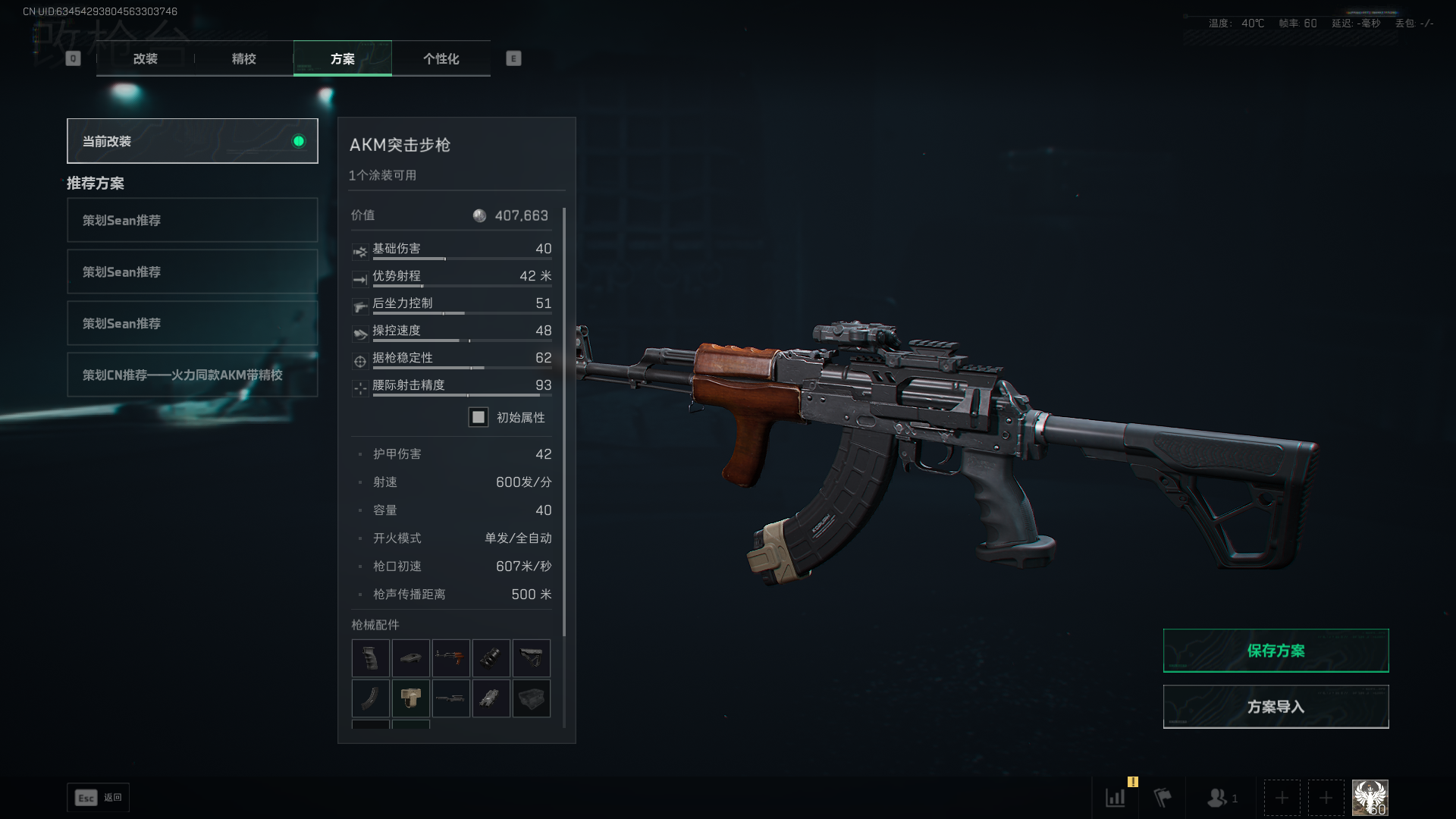Select the 方案 tab
The height and width of the screenshot is (819, 1456).
tap(342, 58)
